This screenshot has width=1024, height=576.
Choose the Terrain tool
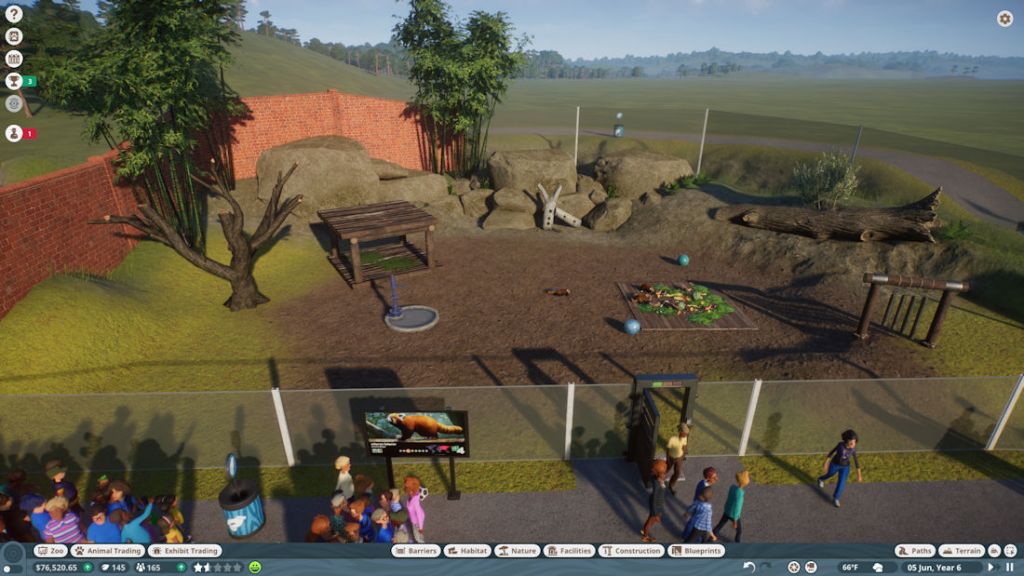coord(961,551)
